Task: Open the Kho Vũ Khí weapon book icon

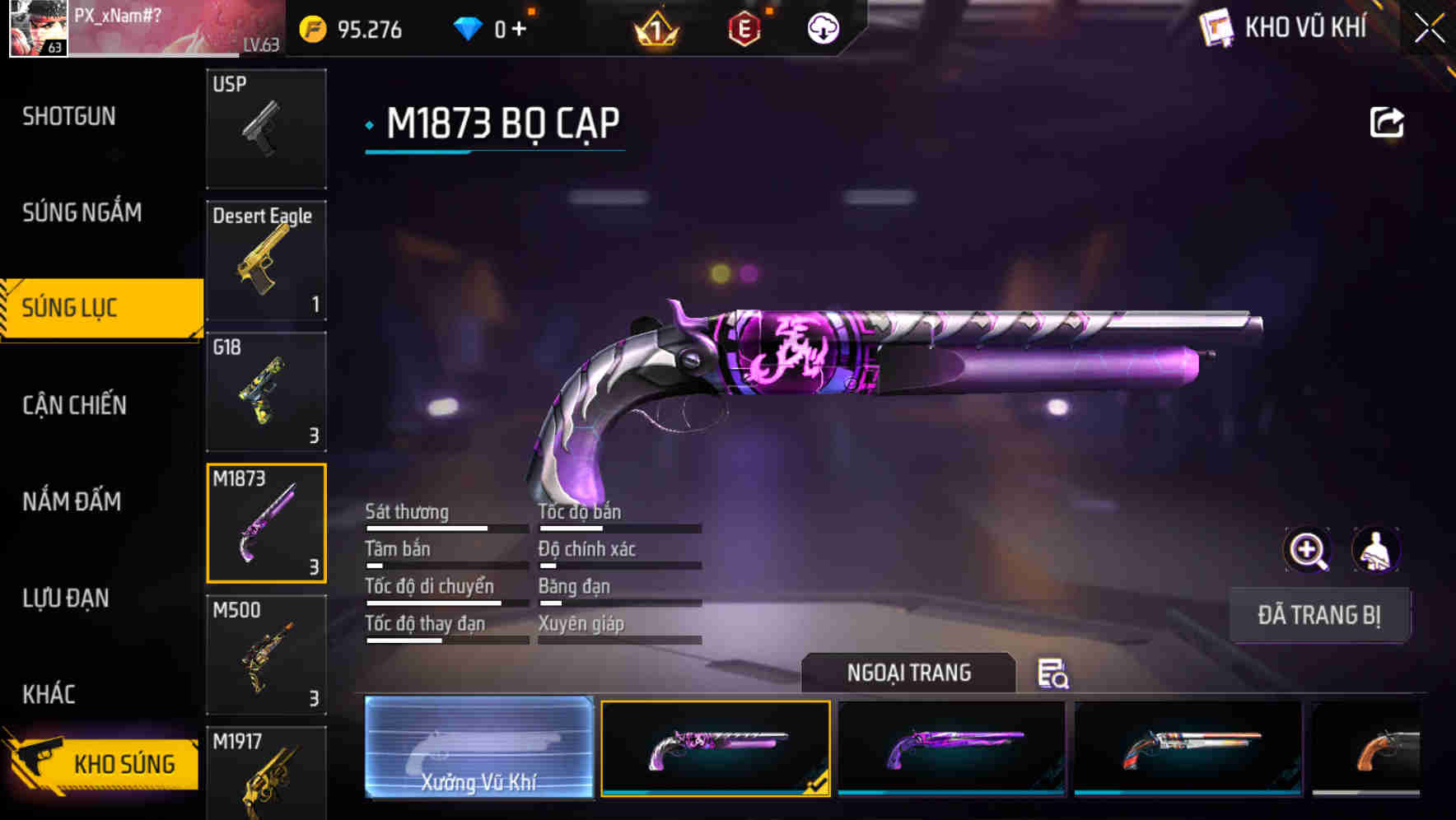Action: pos(1216,27)
